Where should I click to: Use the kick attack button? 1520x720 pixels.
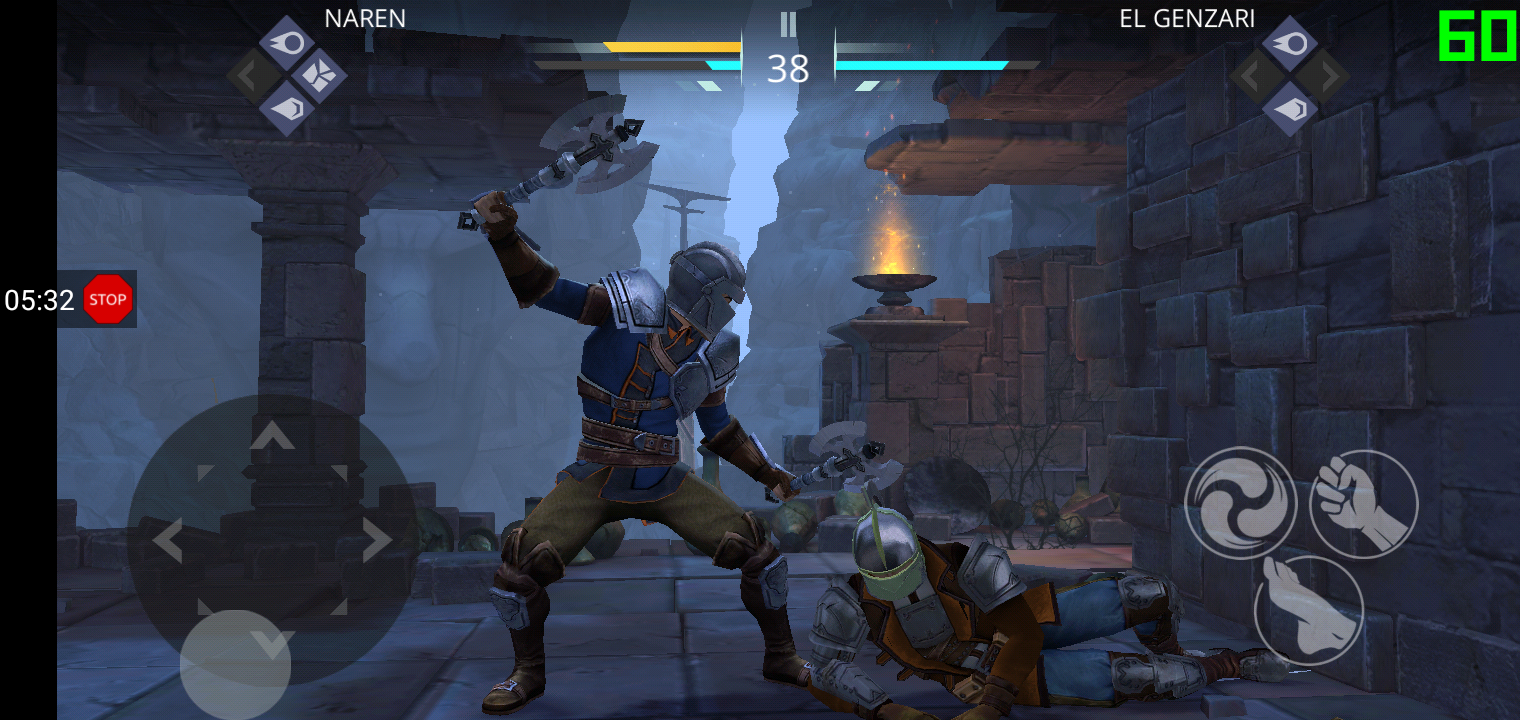1308,610
